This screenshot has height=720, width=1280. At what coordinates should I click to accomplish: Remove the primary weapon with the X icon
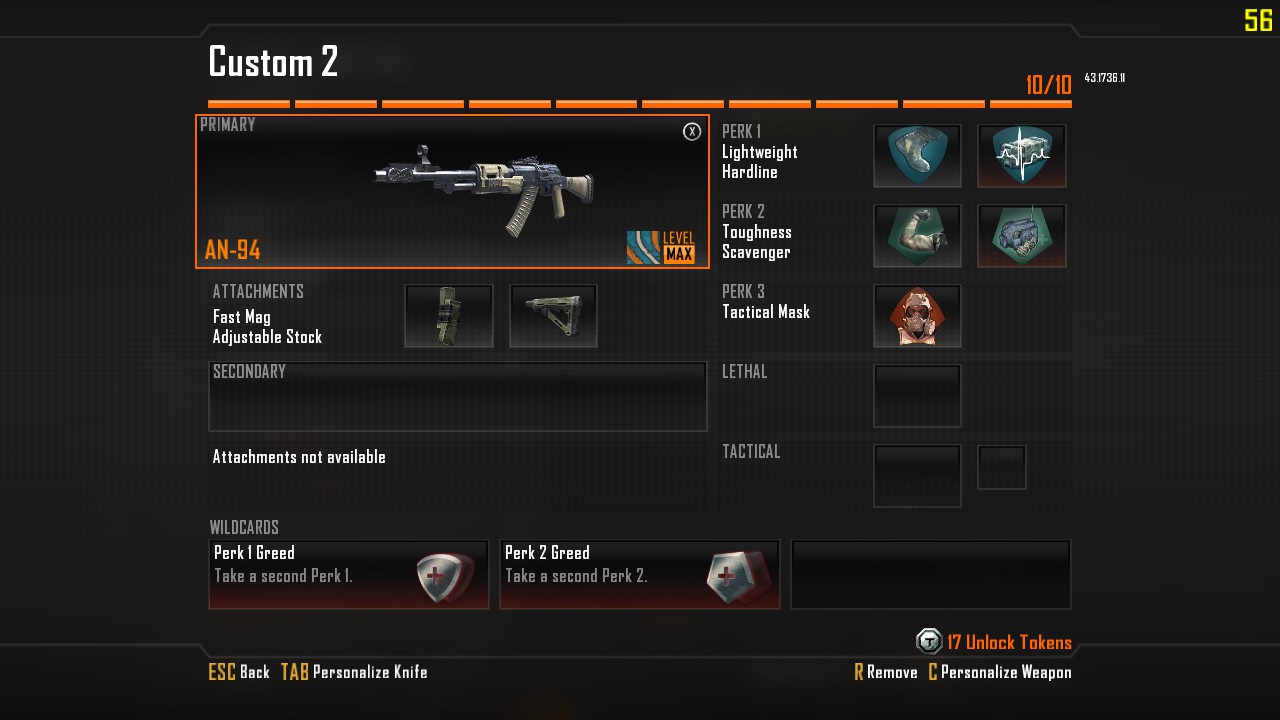click(692, 132)
